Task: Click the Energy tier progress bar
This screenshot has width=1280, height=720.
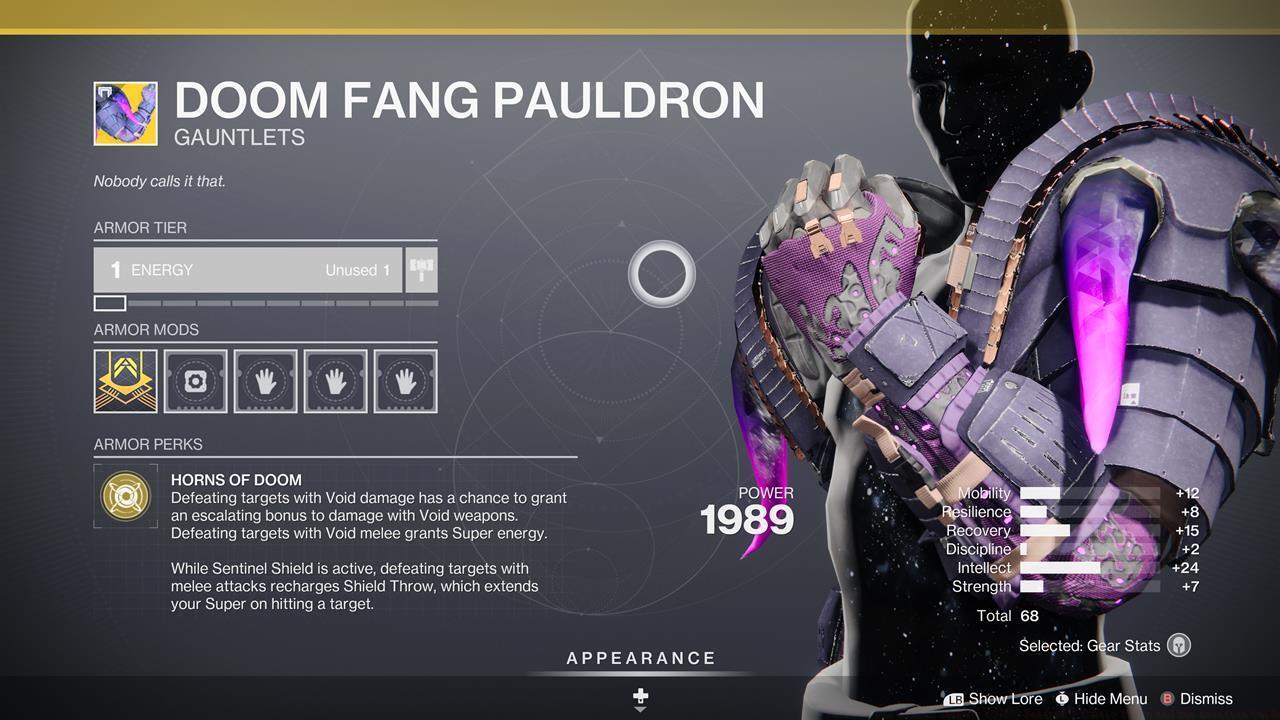Action: coord(265,302)
